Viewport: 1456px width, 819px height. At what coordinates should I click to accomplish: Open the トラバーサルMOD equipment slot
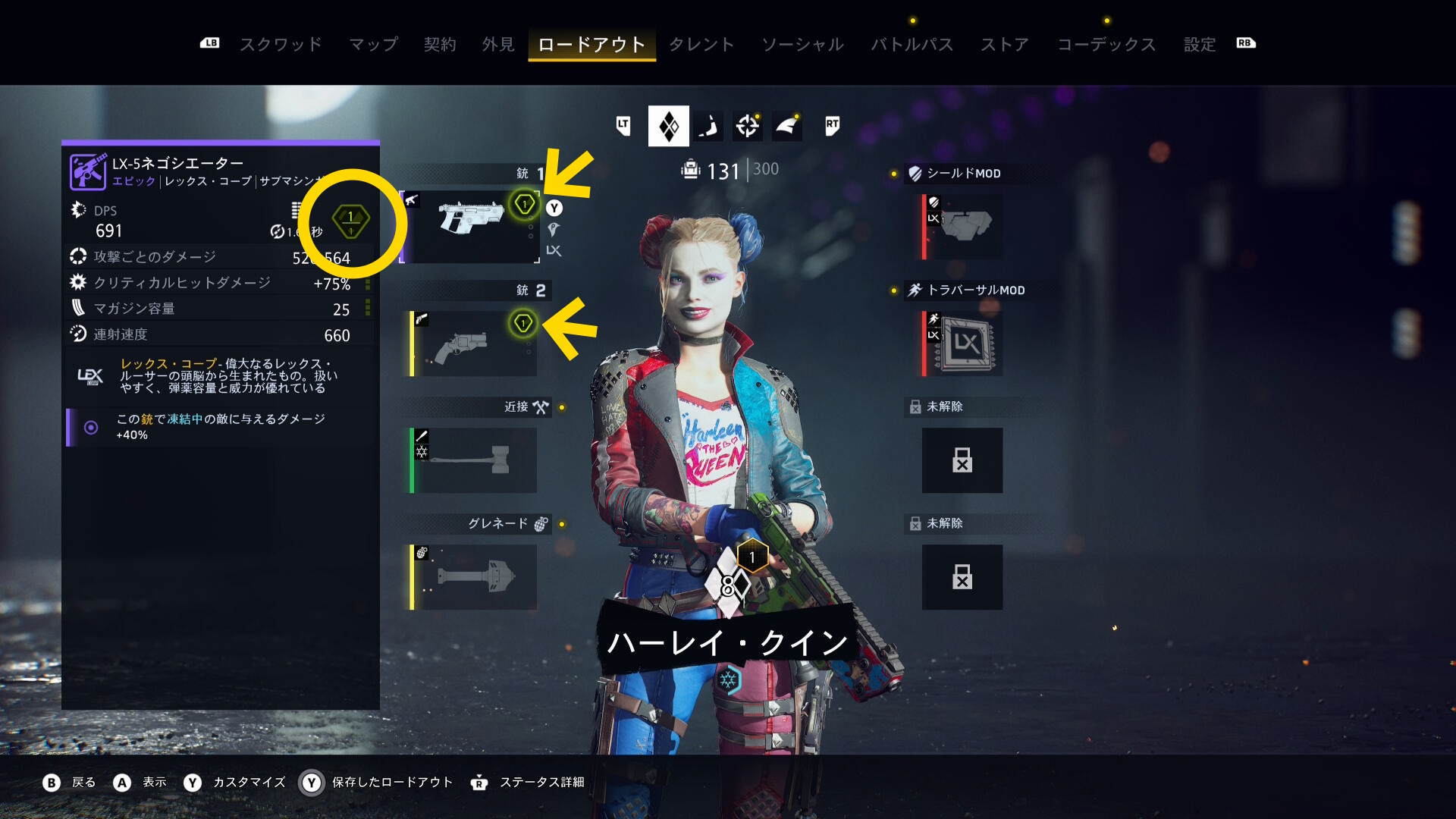[962, 344]
